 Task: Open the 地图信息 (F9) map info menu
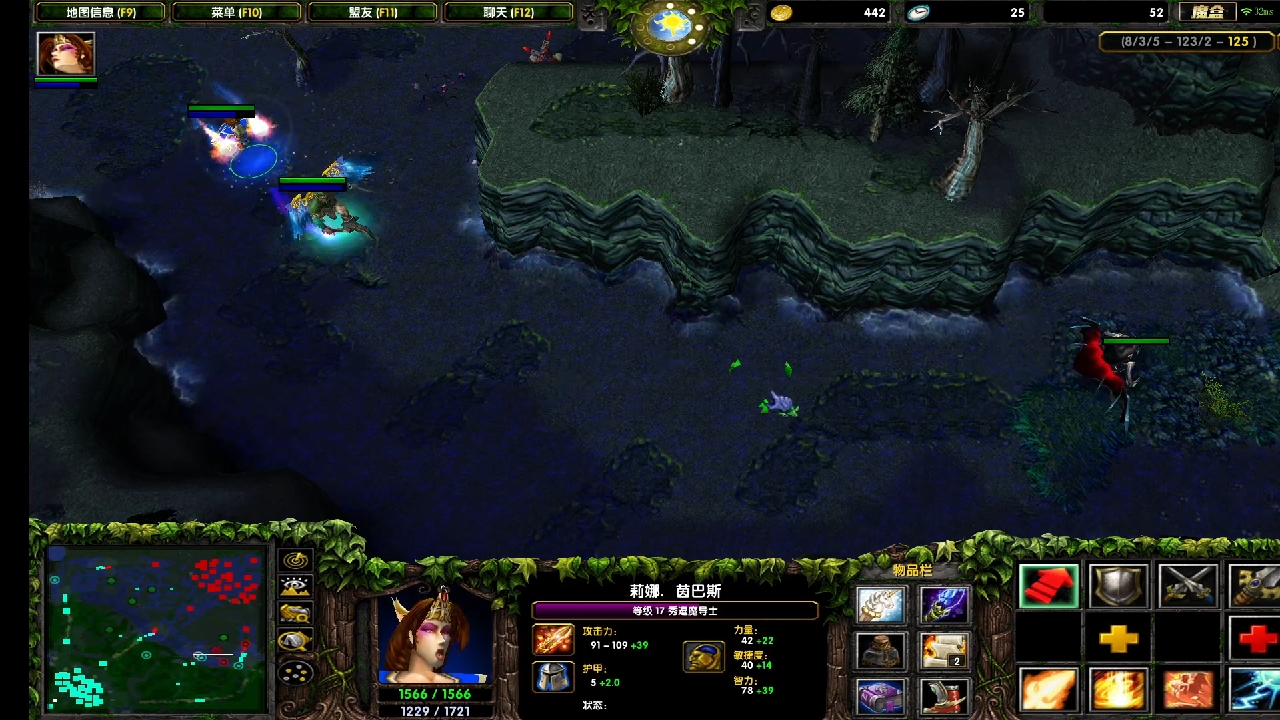100,13
